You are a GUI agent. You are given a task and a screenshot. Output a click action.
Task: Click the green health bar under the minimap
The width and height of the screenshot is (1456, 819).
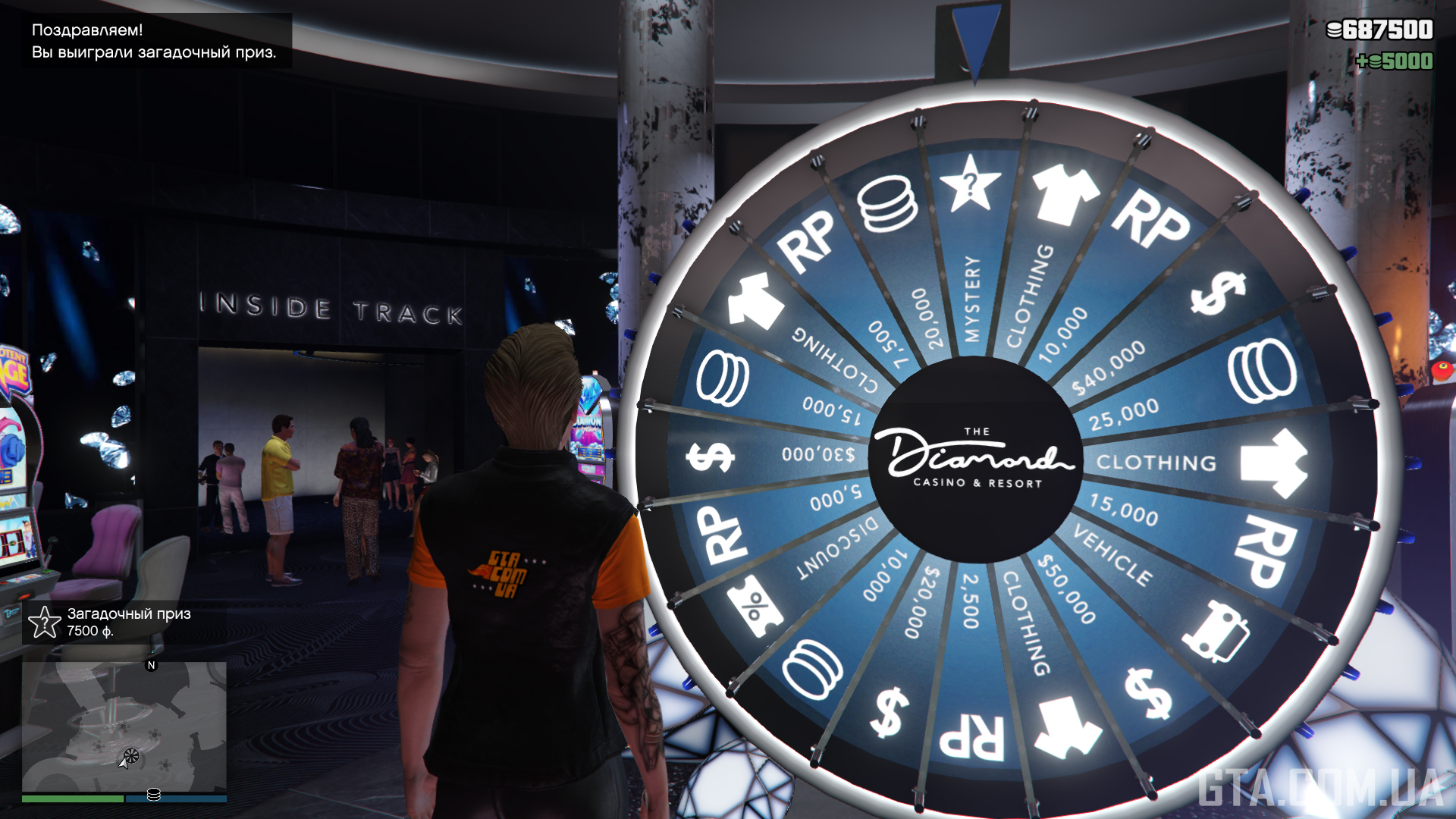[x=72, y=797]
